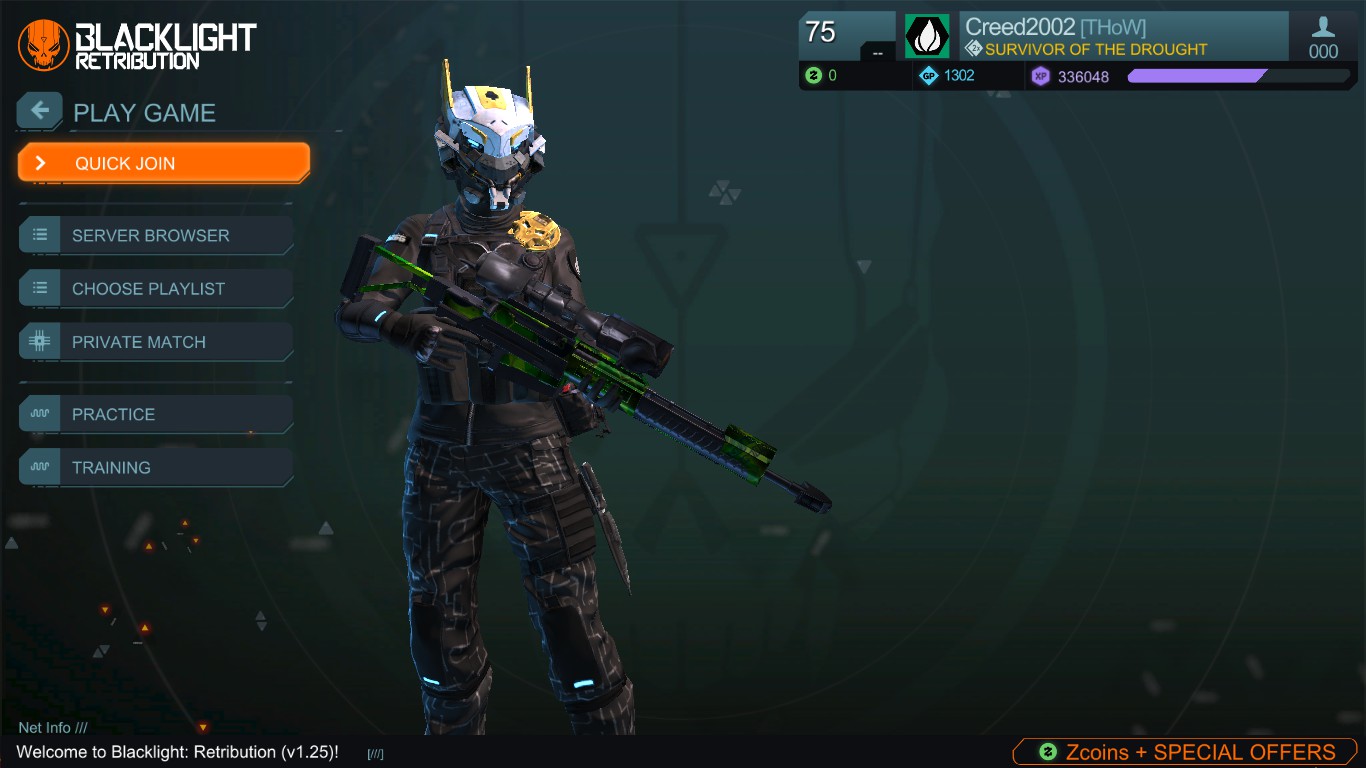Click the green Zcoin currency icon

click(810, 76)
